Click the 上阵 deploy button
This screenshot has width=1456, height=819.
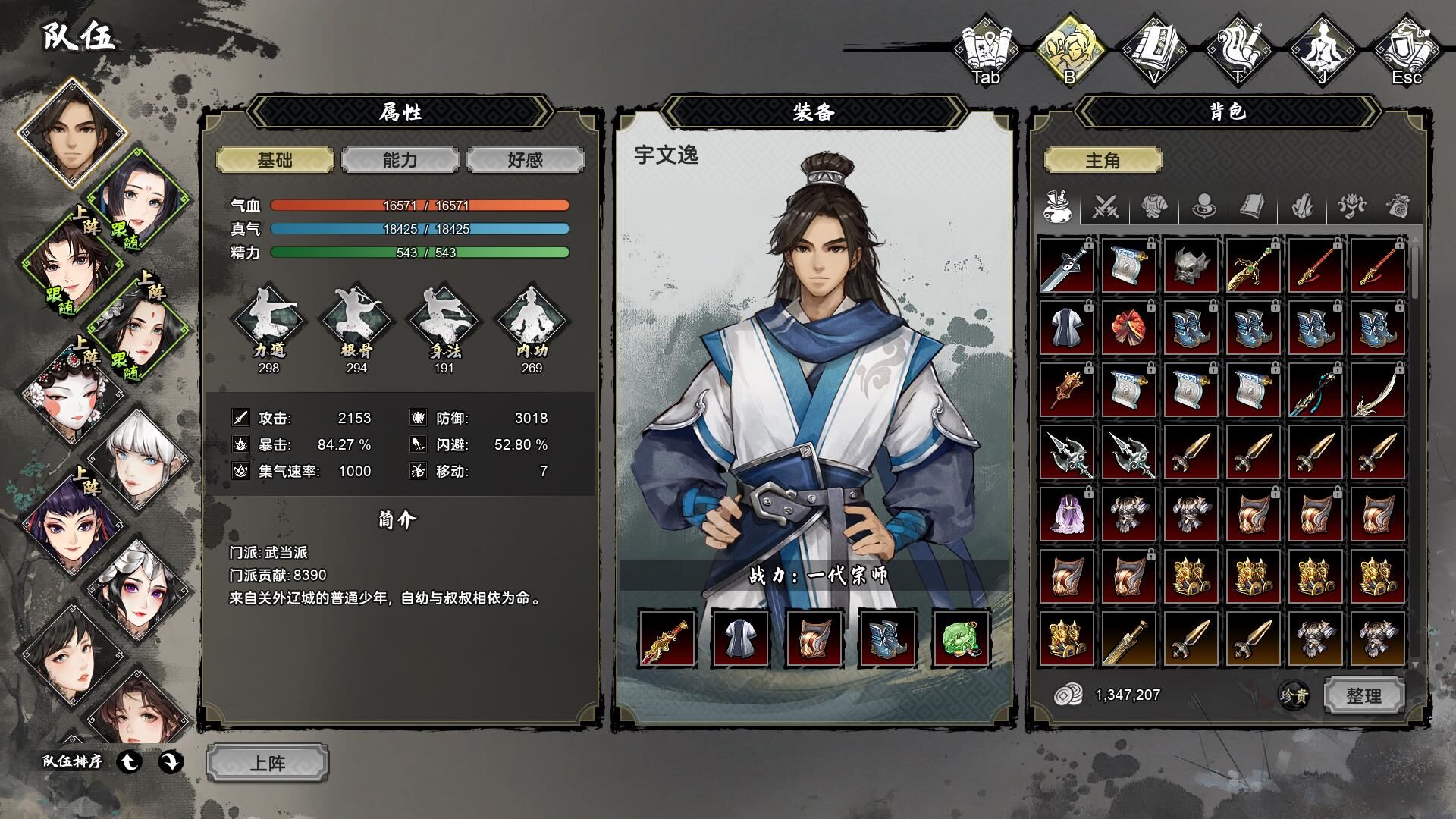[x=268, y=763]
